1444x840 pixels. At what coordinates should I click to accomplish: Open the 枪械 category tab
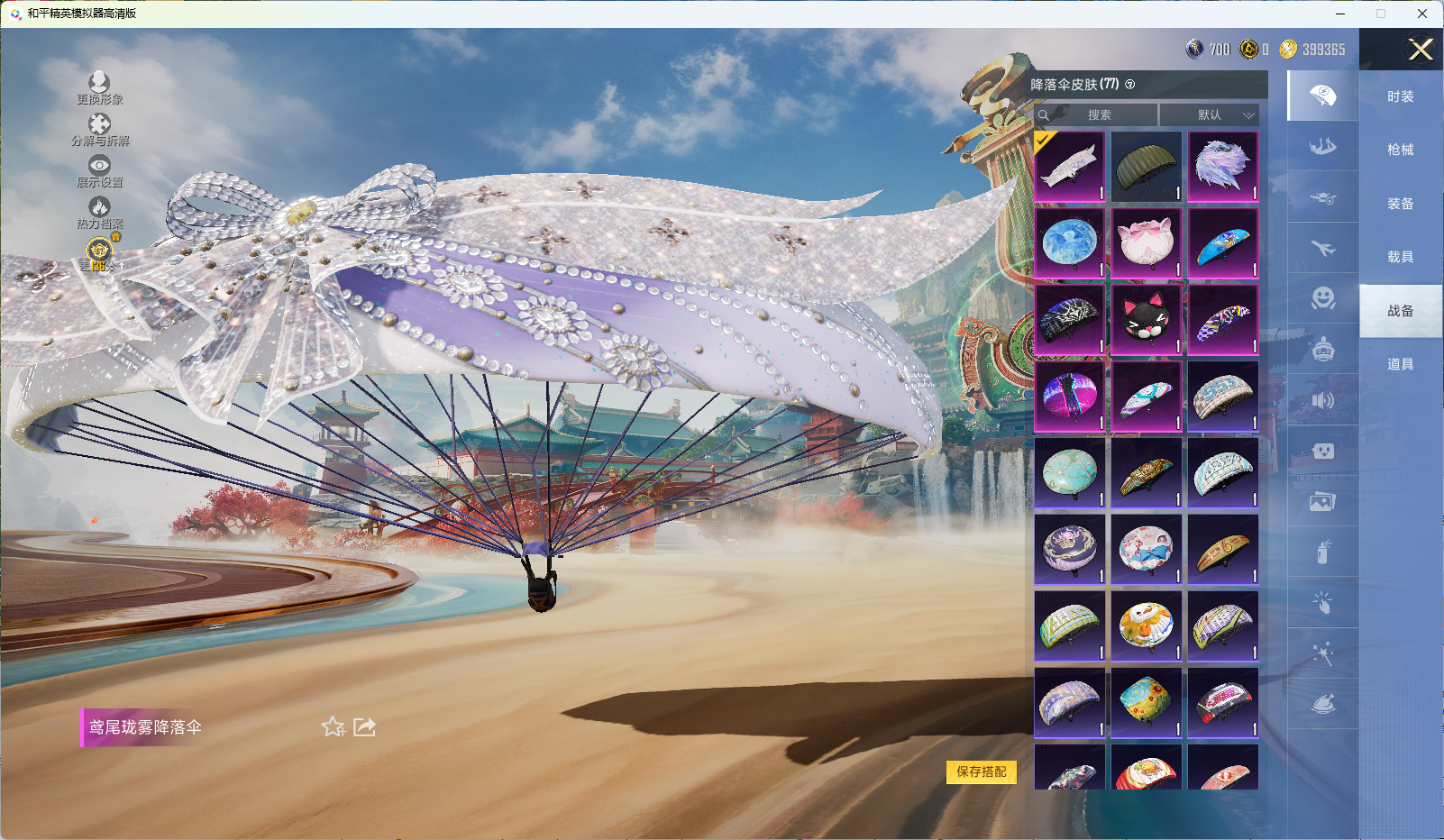click(1400, 150)
